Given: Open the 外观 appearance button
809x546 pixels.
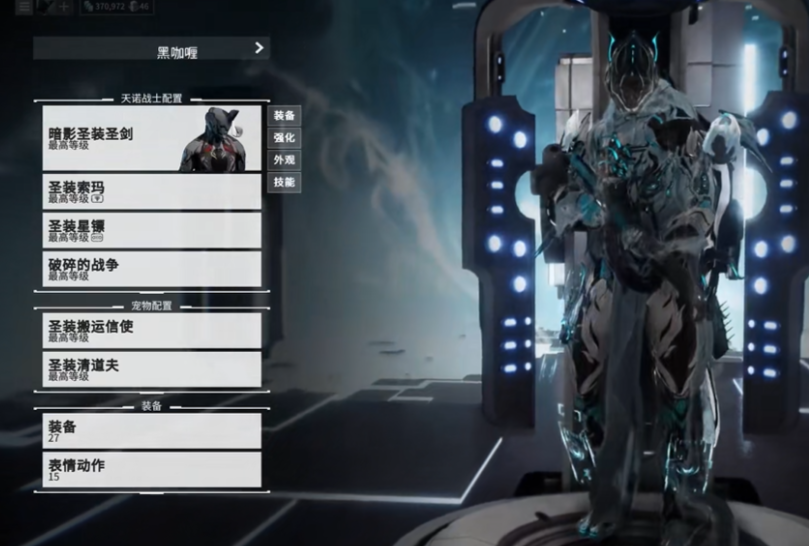Looking at the screenshot, I should coord(284,160).
